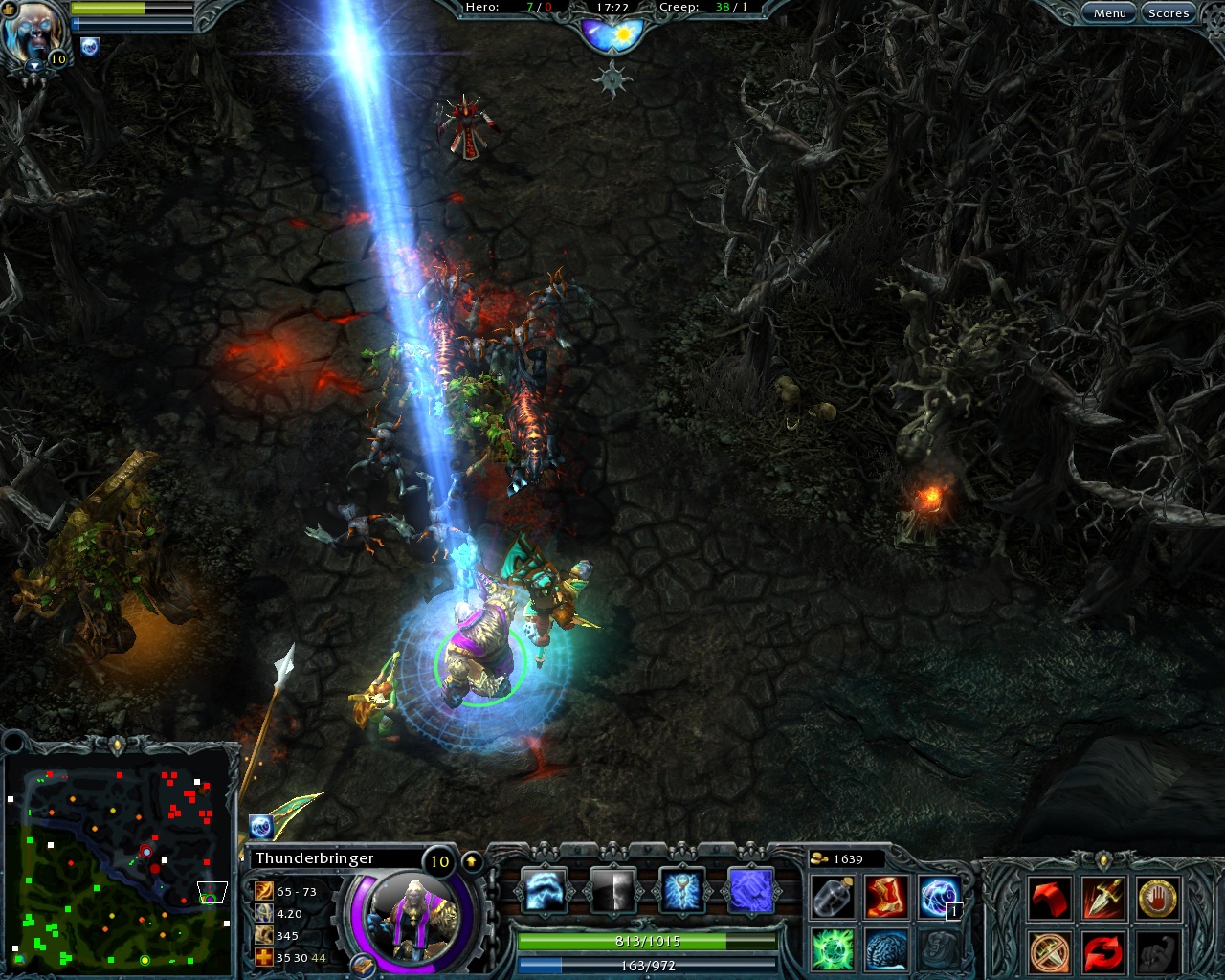
Task: Toggle the red refresh shop icon
Action: tap(1102, 952)
